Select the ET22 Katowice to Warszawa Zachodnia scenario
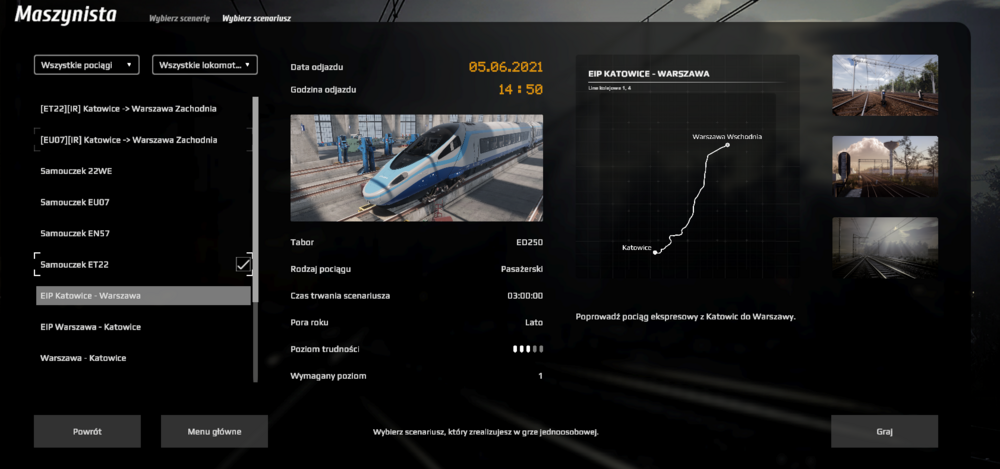The width and height of the screenshot is (1000, 469). (129, 108)
